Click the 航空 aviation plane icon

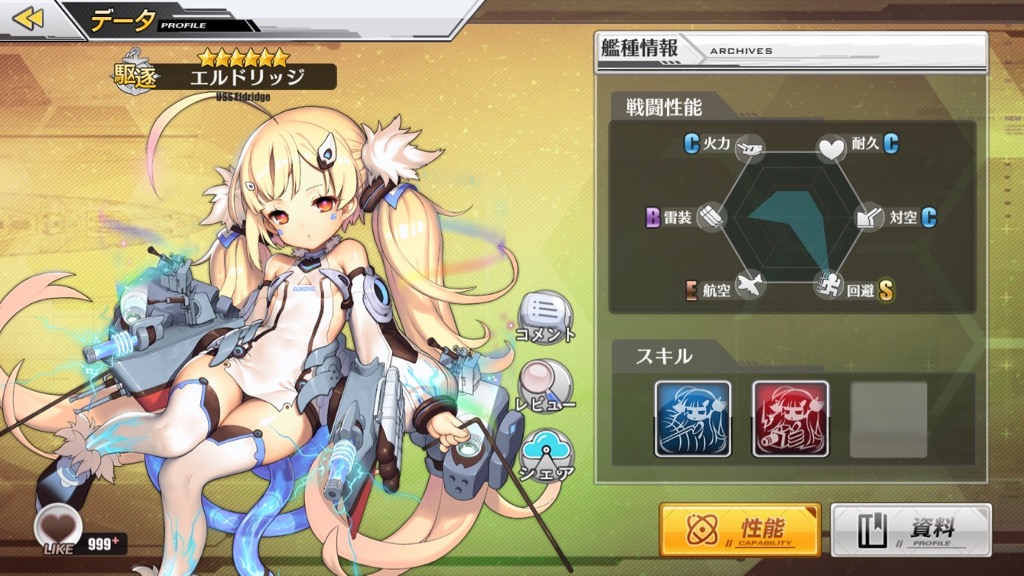(x=750, y=286)
